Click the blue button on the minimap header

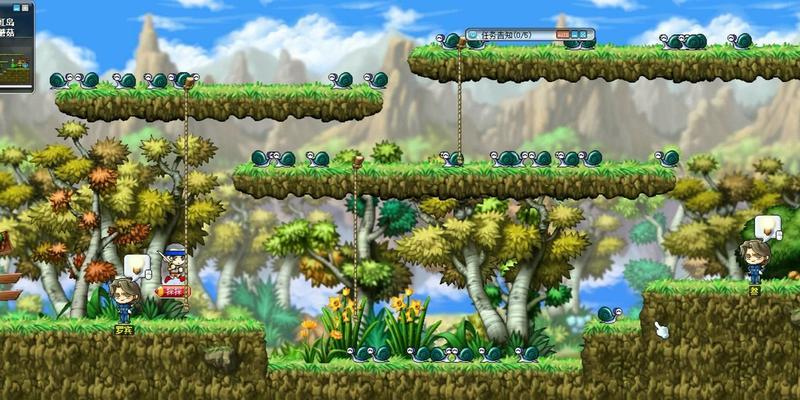[x=16, y=8]
